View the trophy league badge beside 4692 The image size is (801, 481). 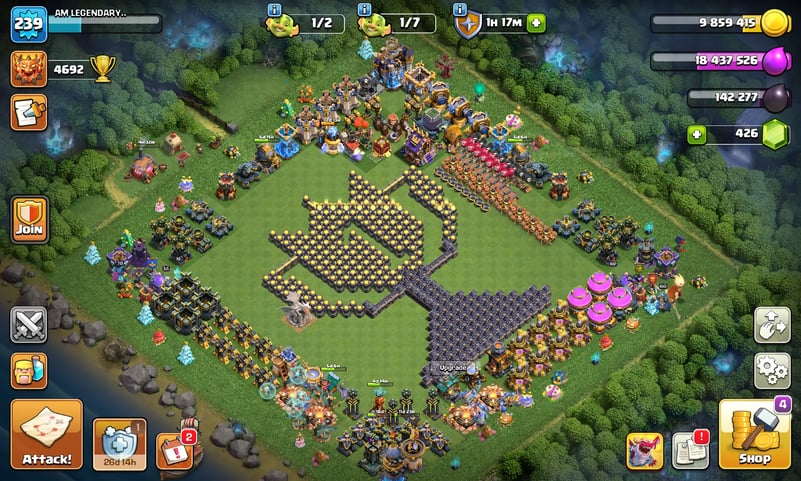pyautogui.click(x=28, y=69)
